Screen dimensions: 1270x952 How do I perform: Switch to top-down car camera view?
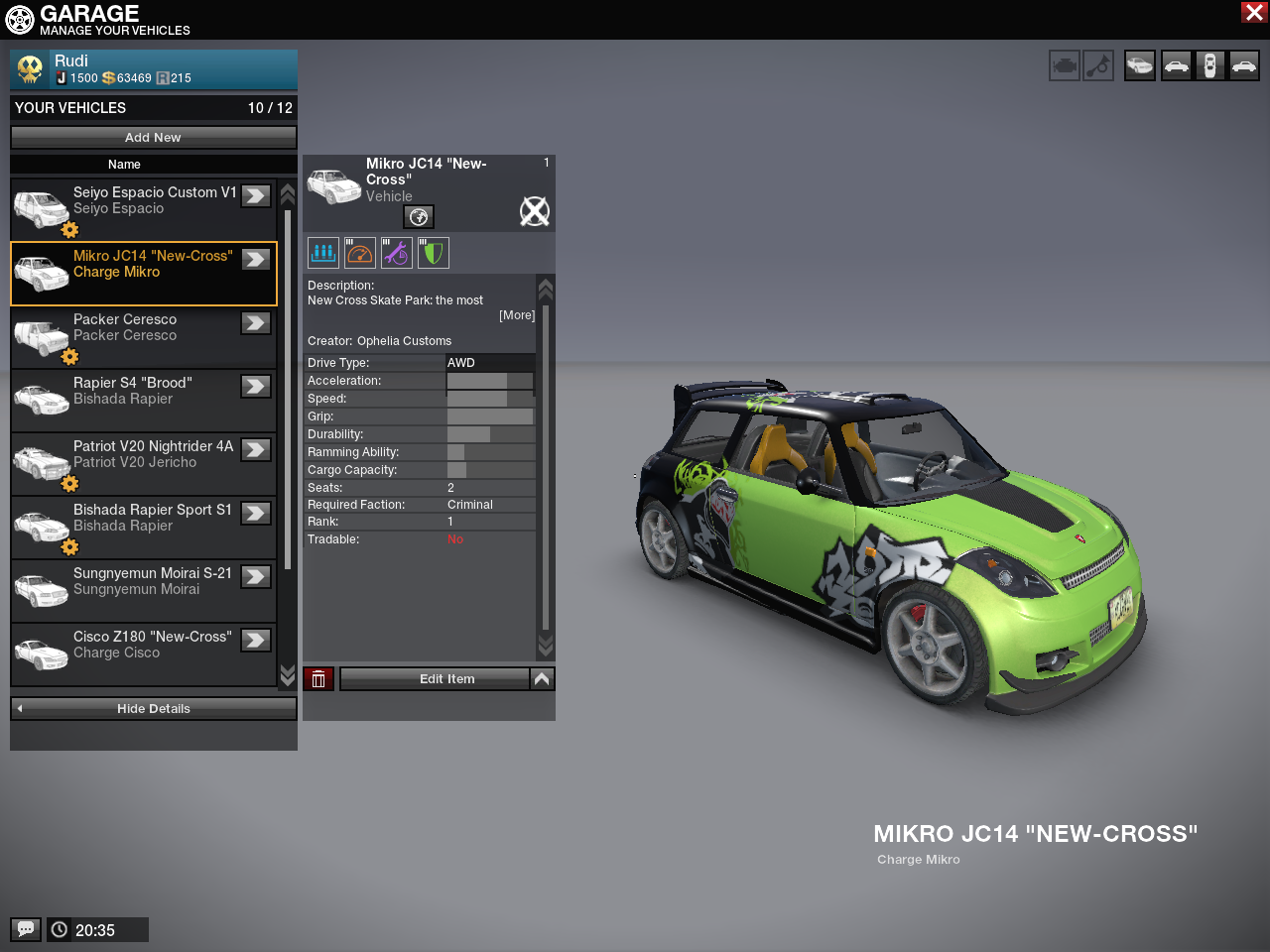pyautogui.click(x=1209, y=66)
